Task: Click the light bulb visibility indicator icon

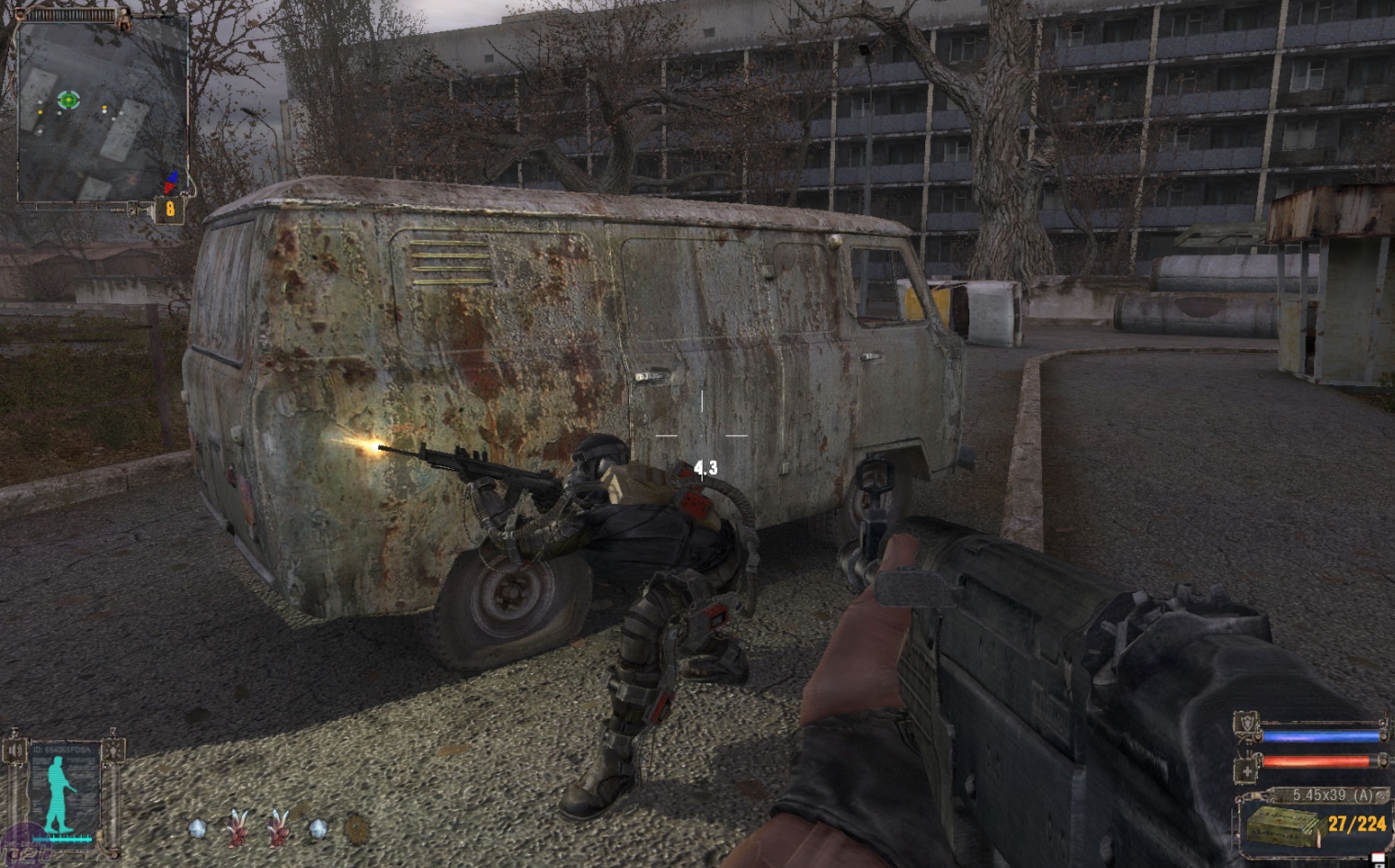Action: point(113,751)
